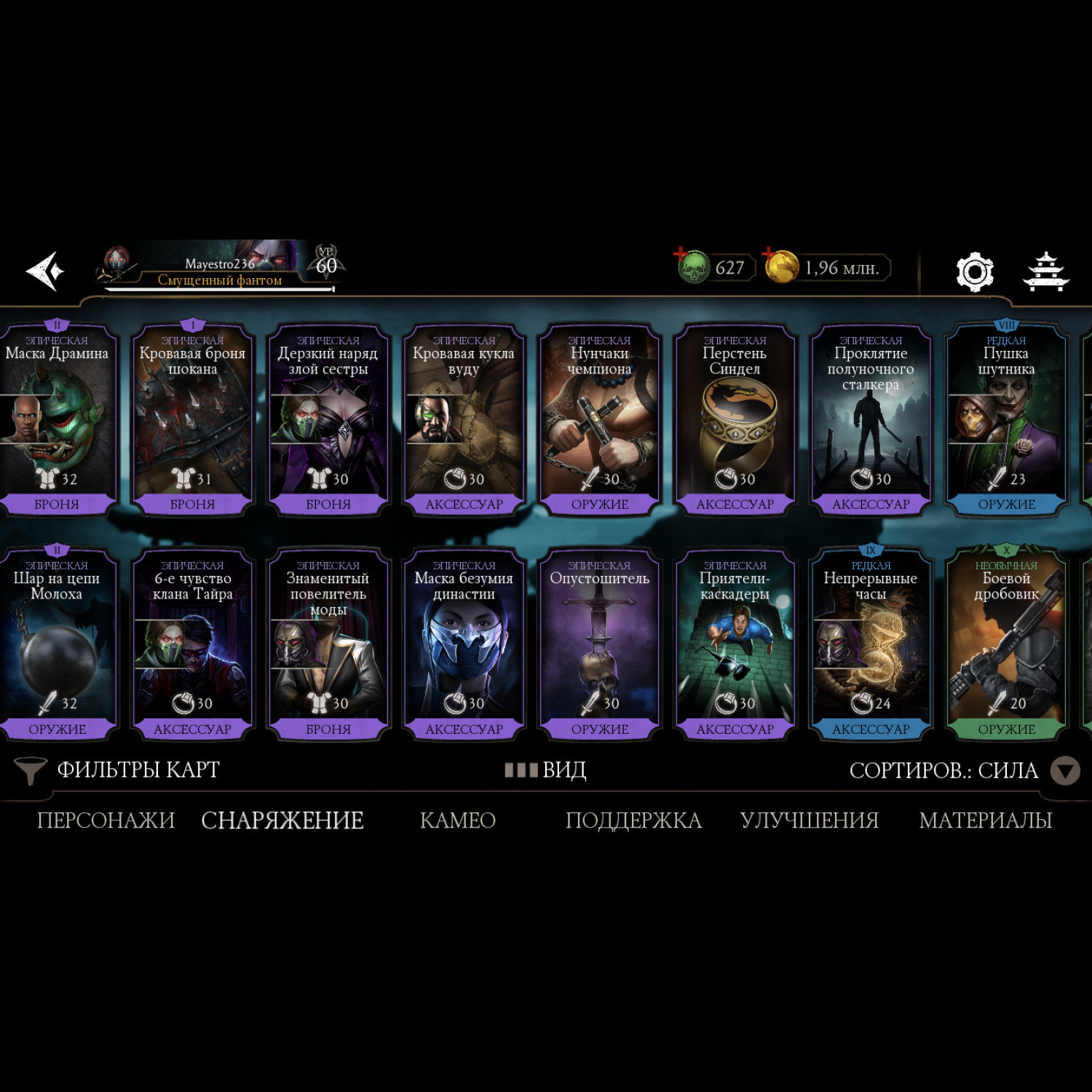1092x1092 pixels.
Task: Switch to the Персонажи tab
Action: [x=106, y=820]
